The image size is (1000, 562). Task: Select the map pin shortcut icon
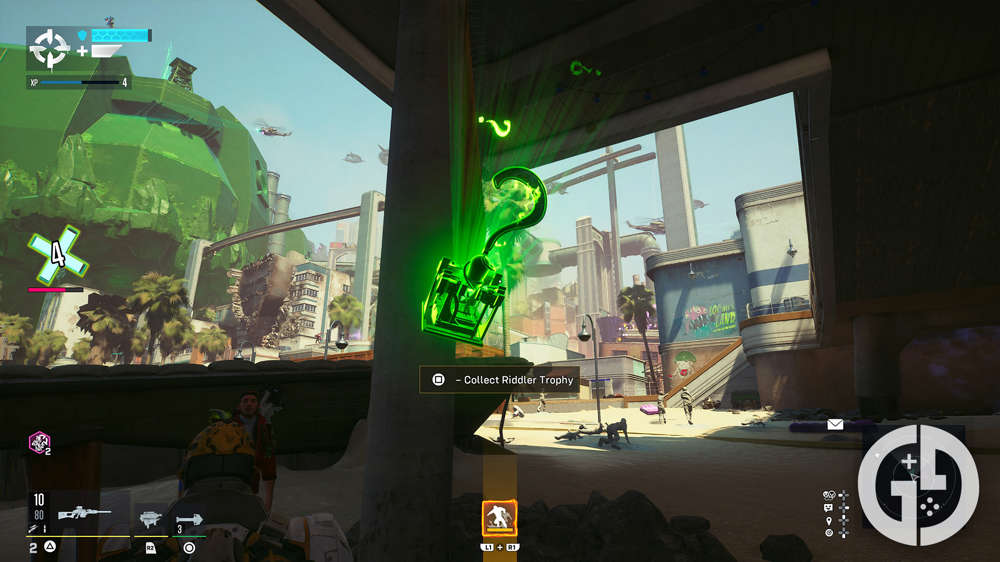pos(829,520)
